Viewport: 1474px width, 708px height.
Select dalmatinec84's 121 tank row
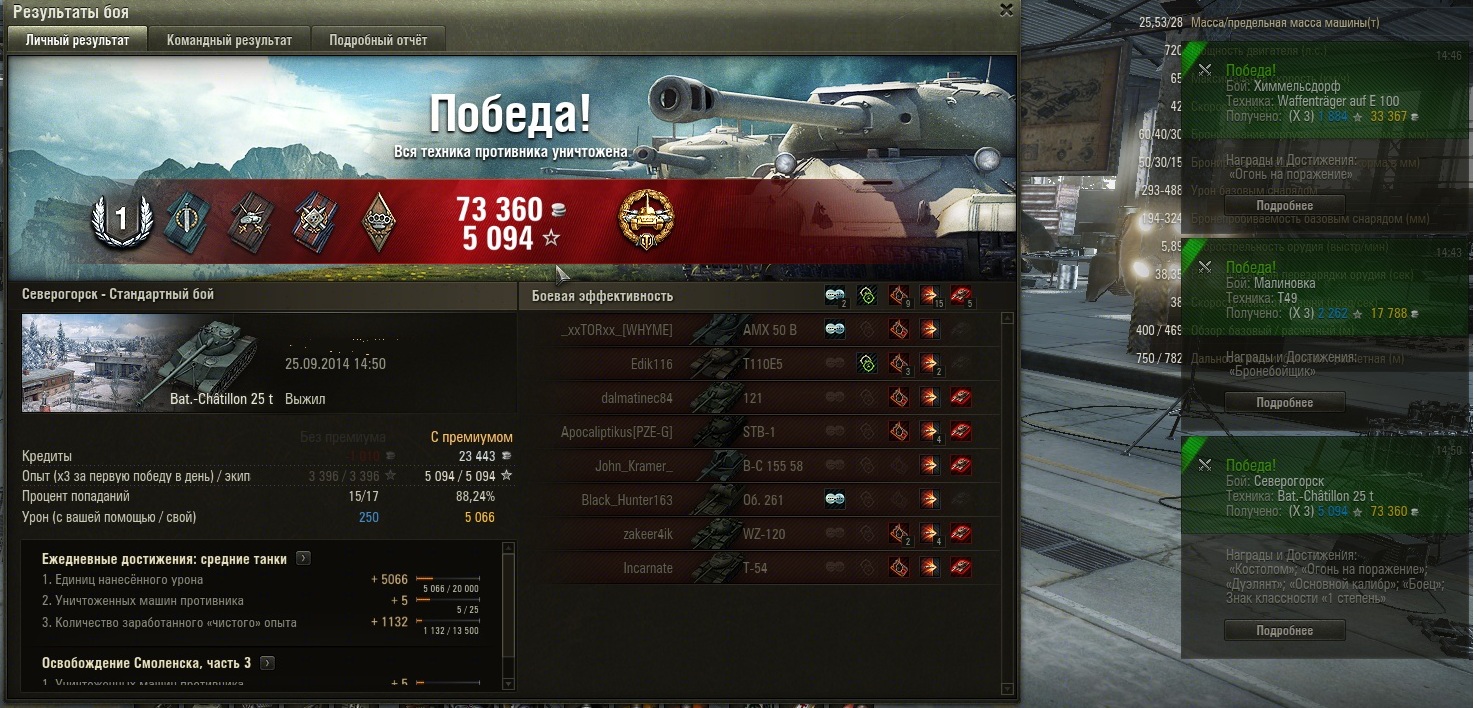tap(760, 398)
